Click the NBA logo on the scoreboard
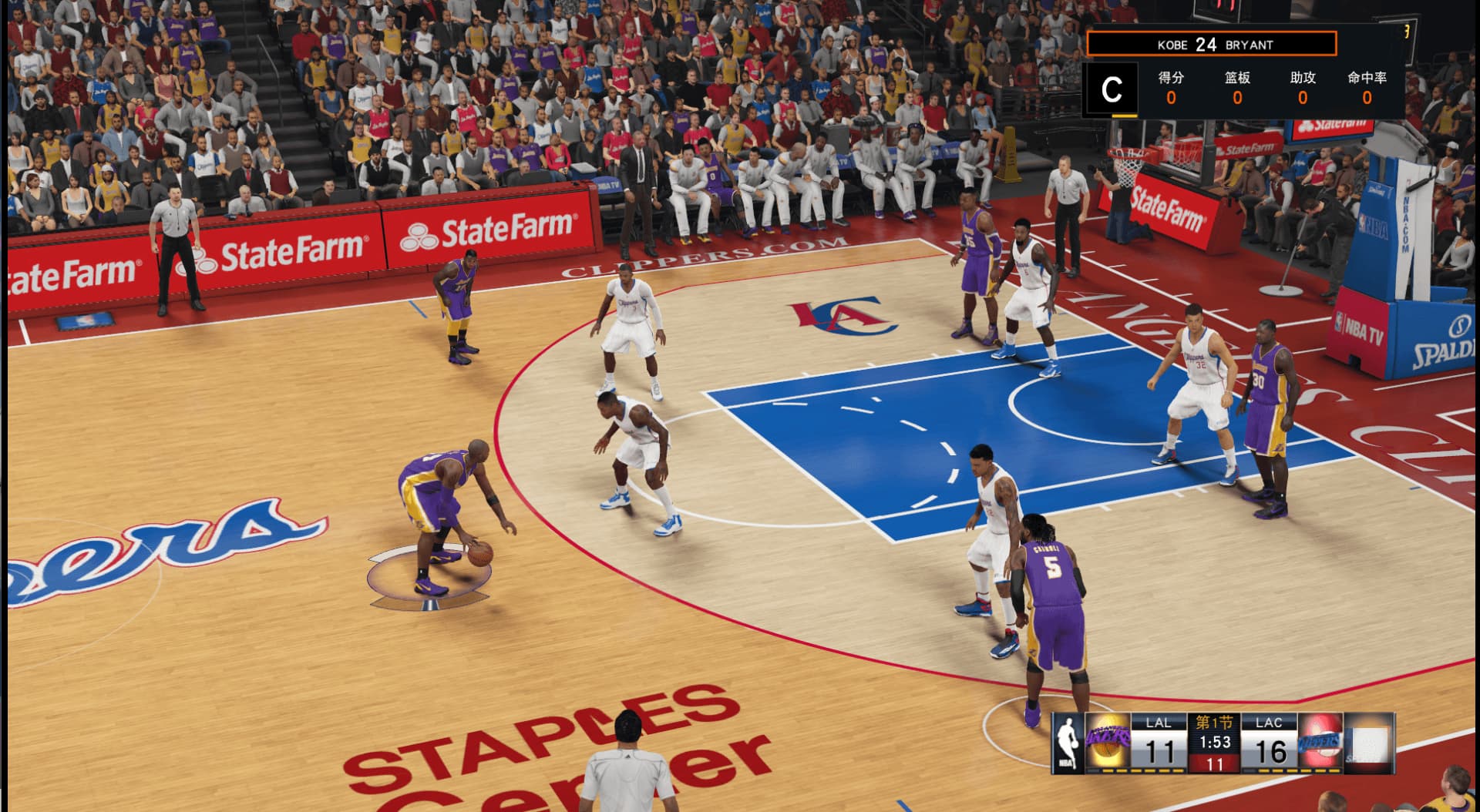1480x812 pixels. 1068,742
